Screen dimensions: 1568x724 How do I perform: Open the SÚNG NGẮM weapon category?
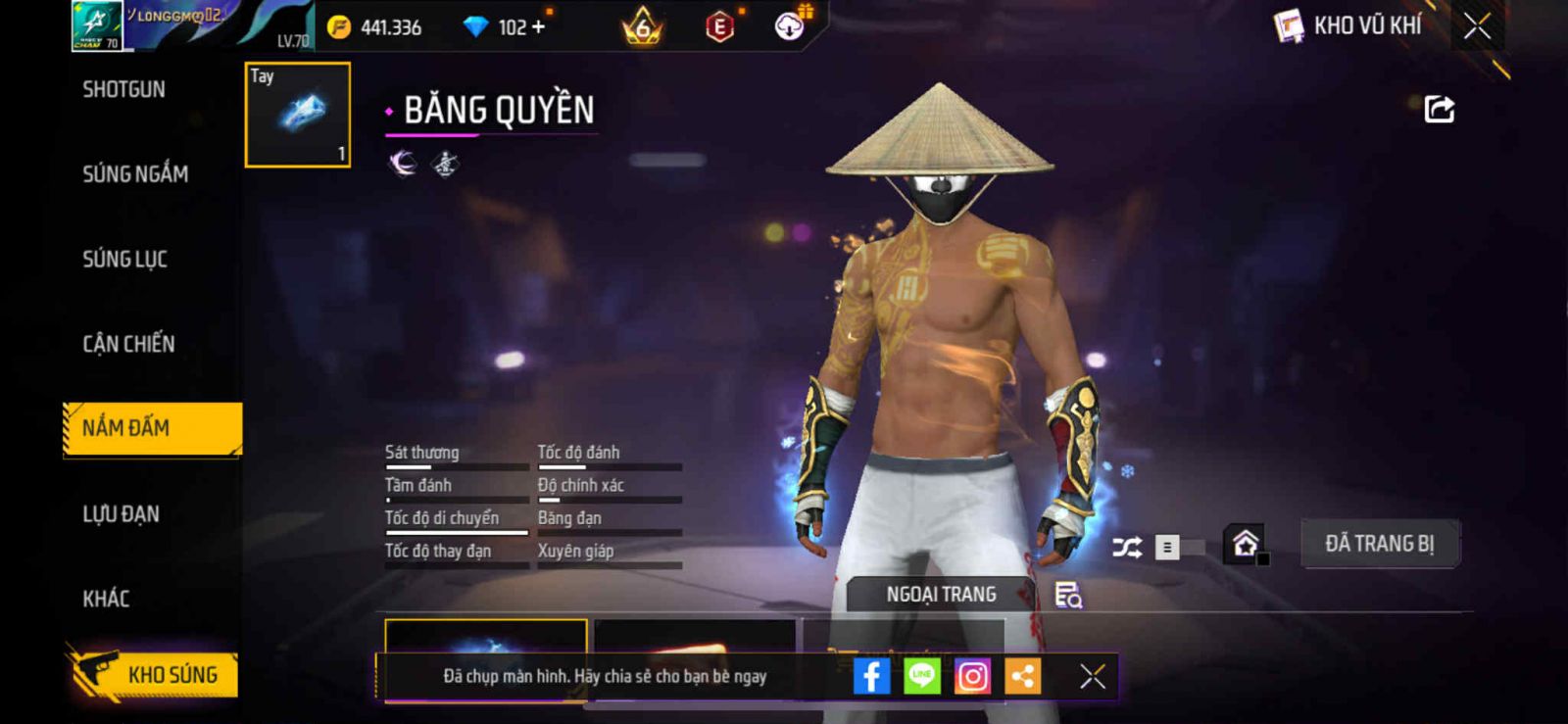(135, 174)
